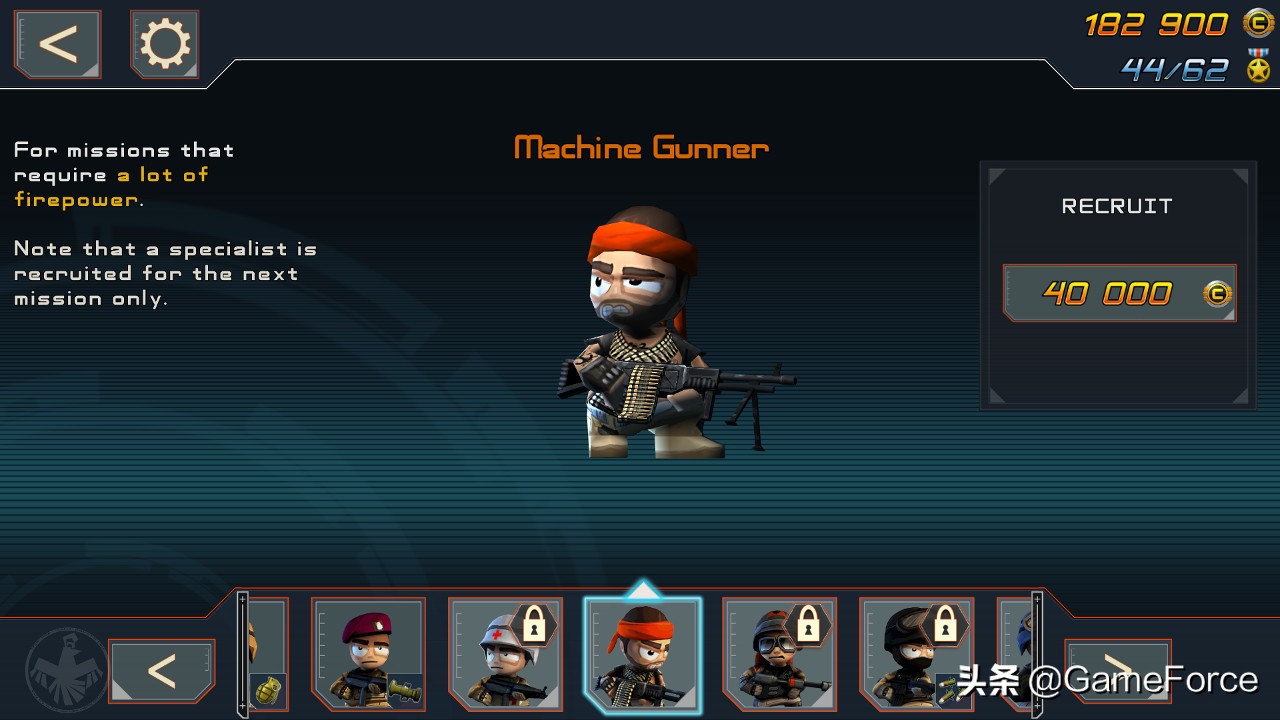Image resolution: width=1280 pixels, height=720 pixels.
Task: Select the red beret soldier portrait
Action: pos(368,654)
